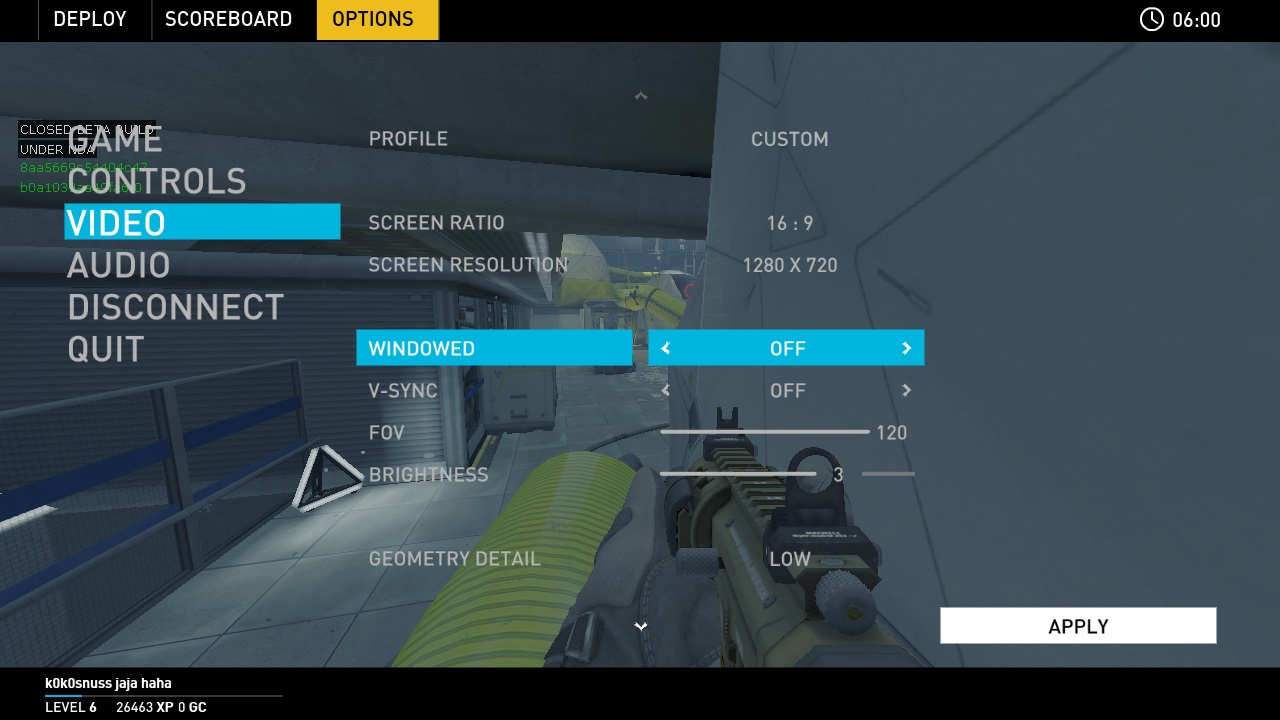Select the Options tab
This screenshot has height=720, width=1280.
373,19
